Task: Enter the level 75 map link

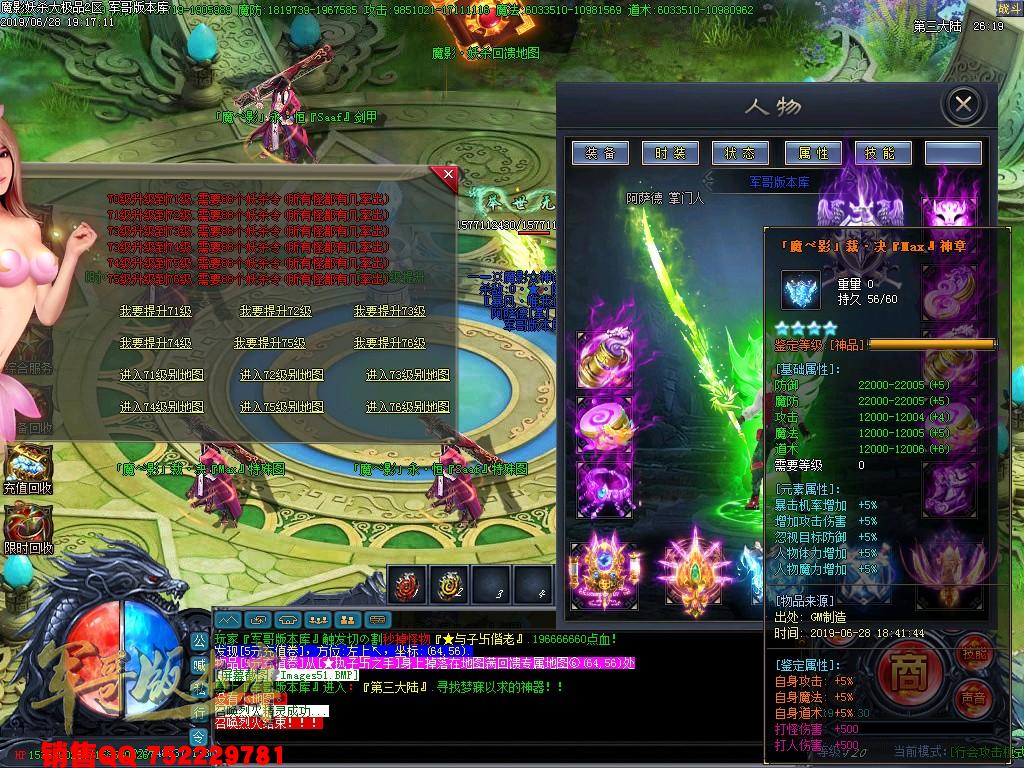Action: tap(282, 408)
